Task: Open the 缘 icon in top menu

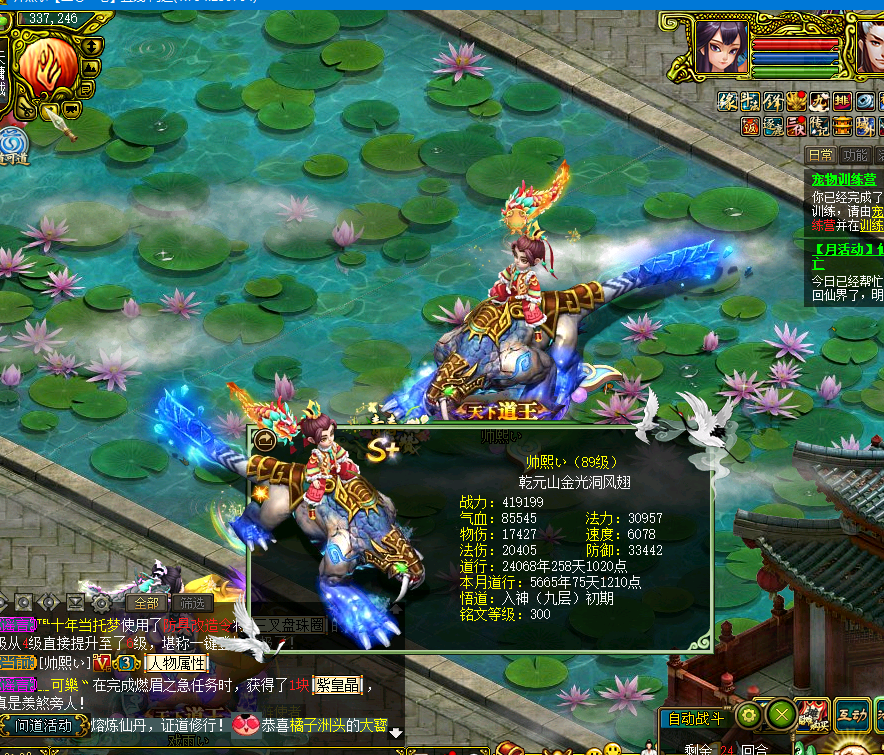Action: [x=728, y=101]
